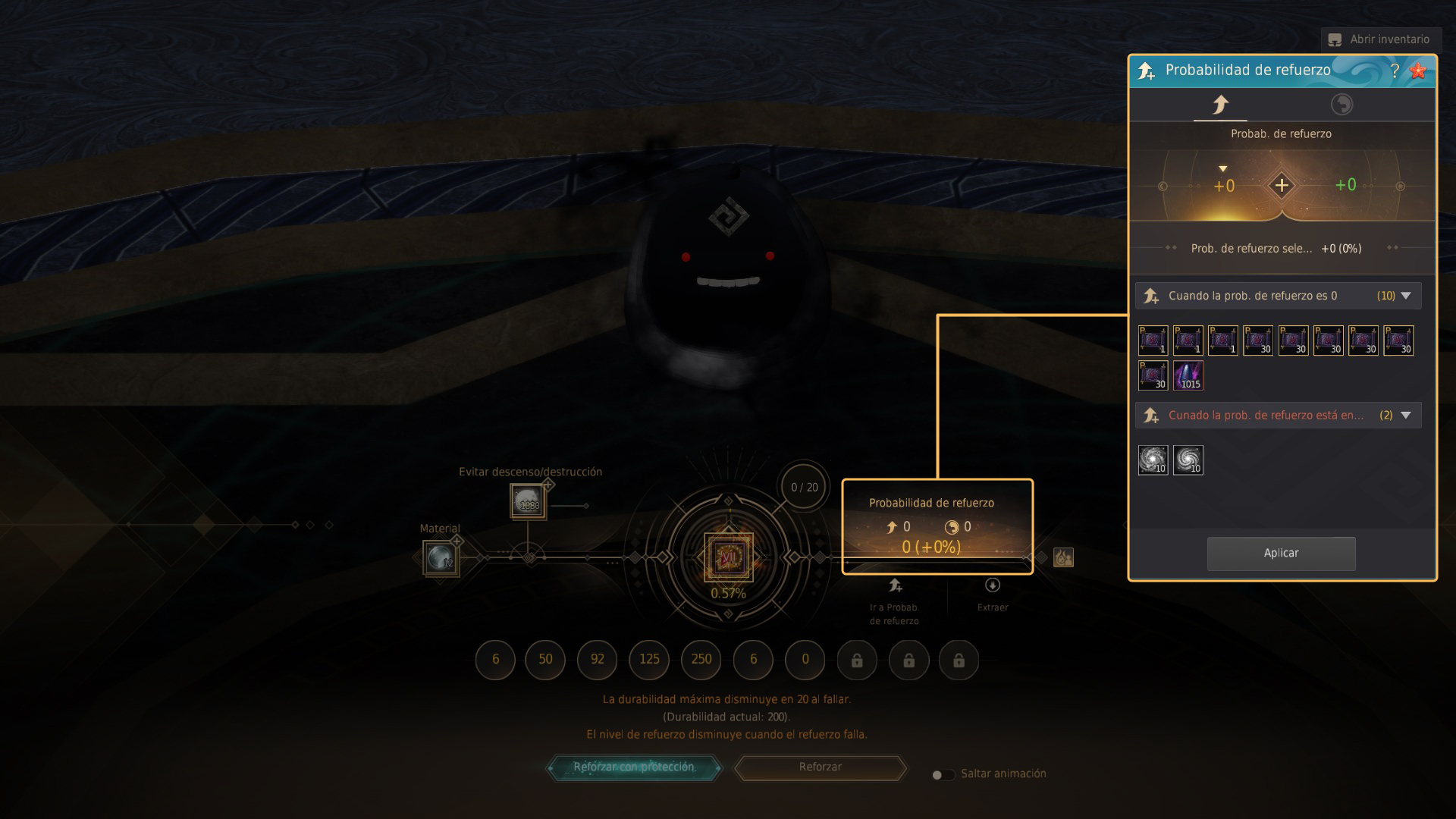
Task: Select the purple crystal item with 1015
Action: [1188, 375]
